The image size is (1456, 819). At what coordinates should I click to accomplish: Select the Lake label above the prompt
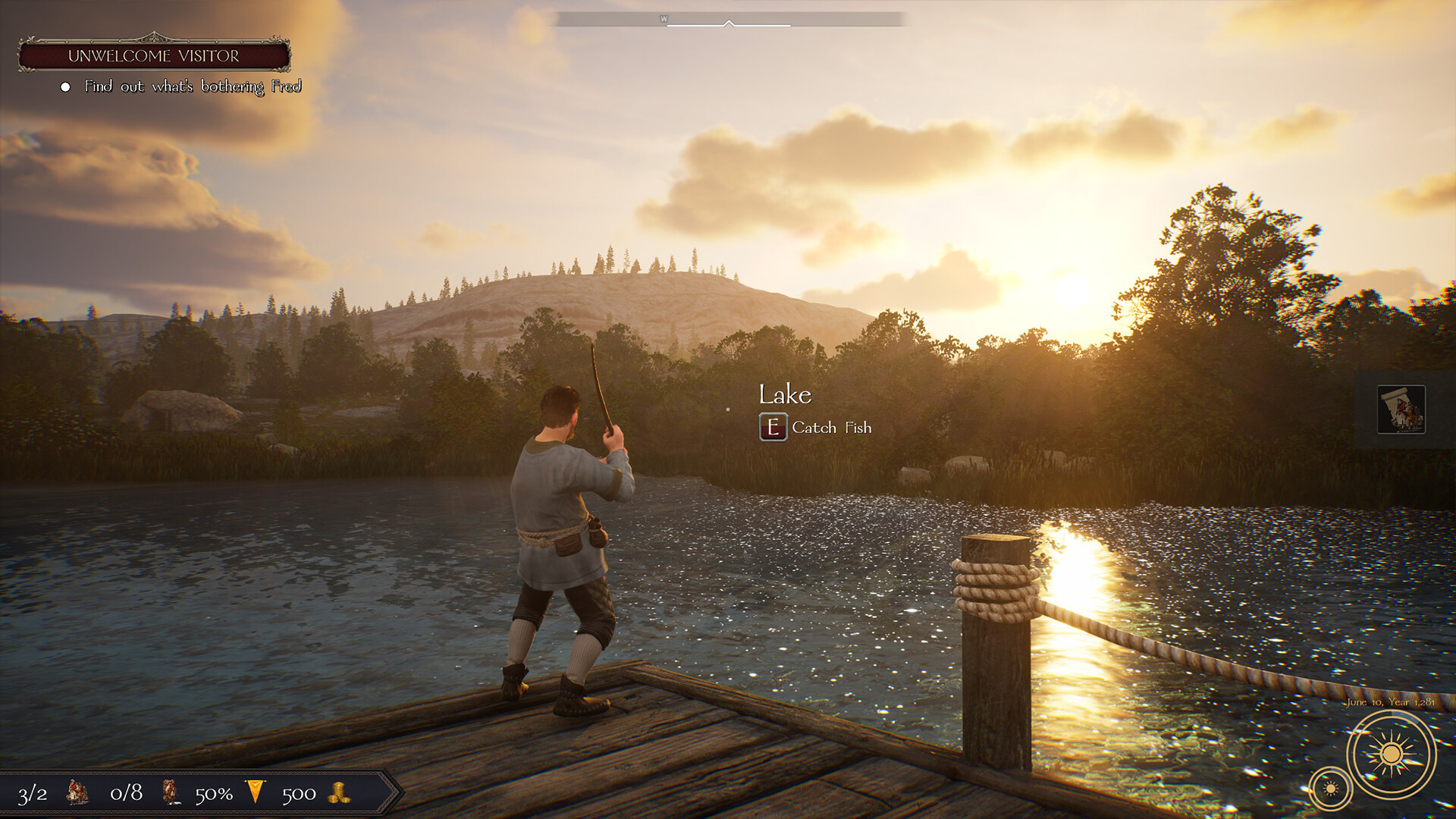tap(786, 394)
